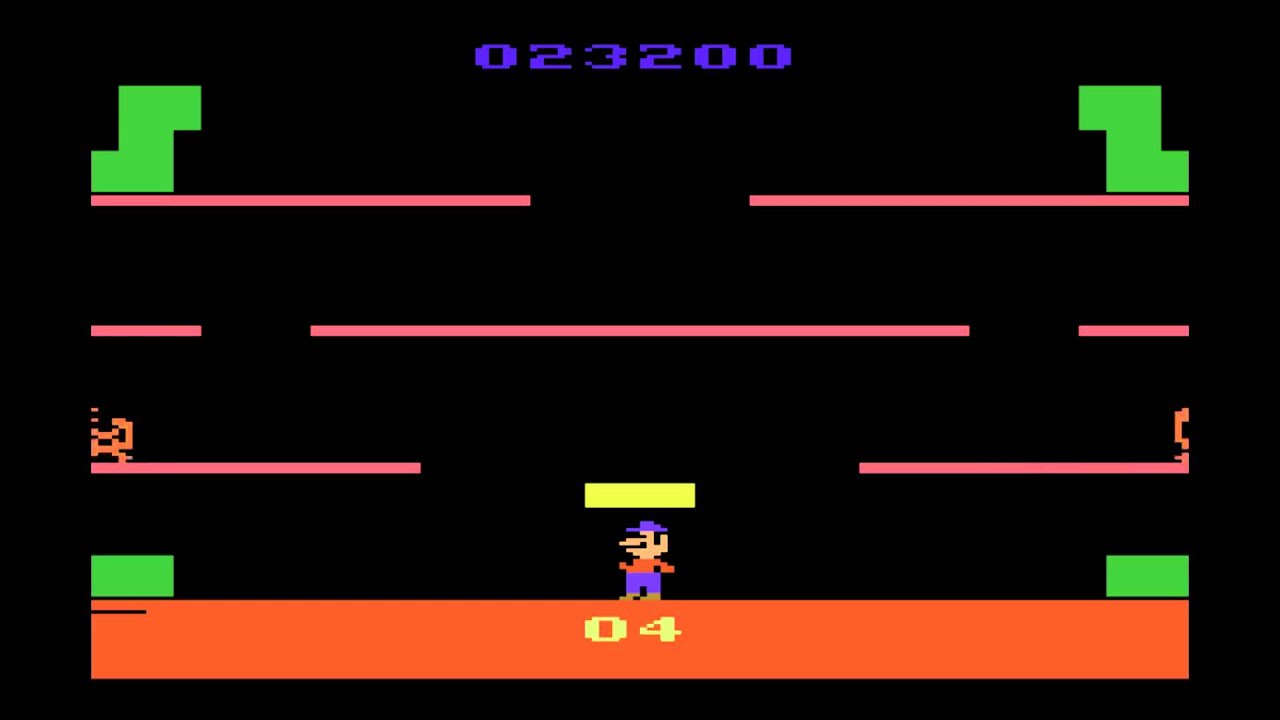1280x720 pixels.
Task: Select the long pink platform on the middle level
Action: click(x=640, y=331)
